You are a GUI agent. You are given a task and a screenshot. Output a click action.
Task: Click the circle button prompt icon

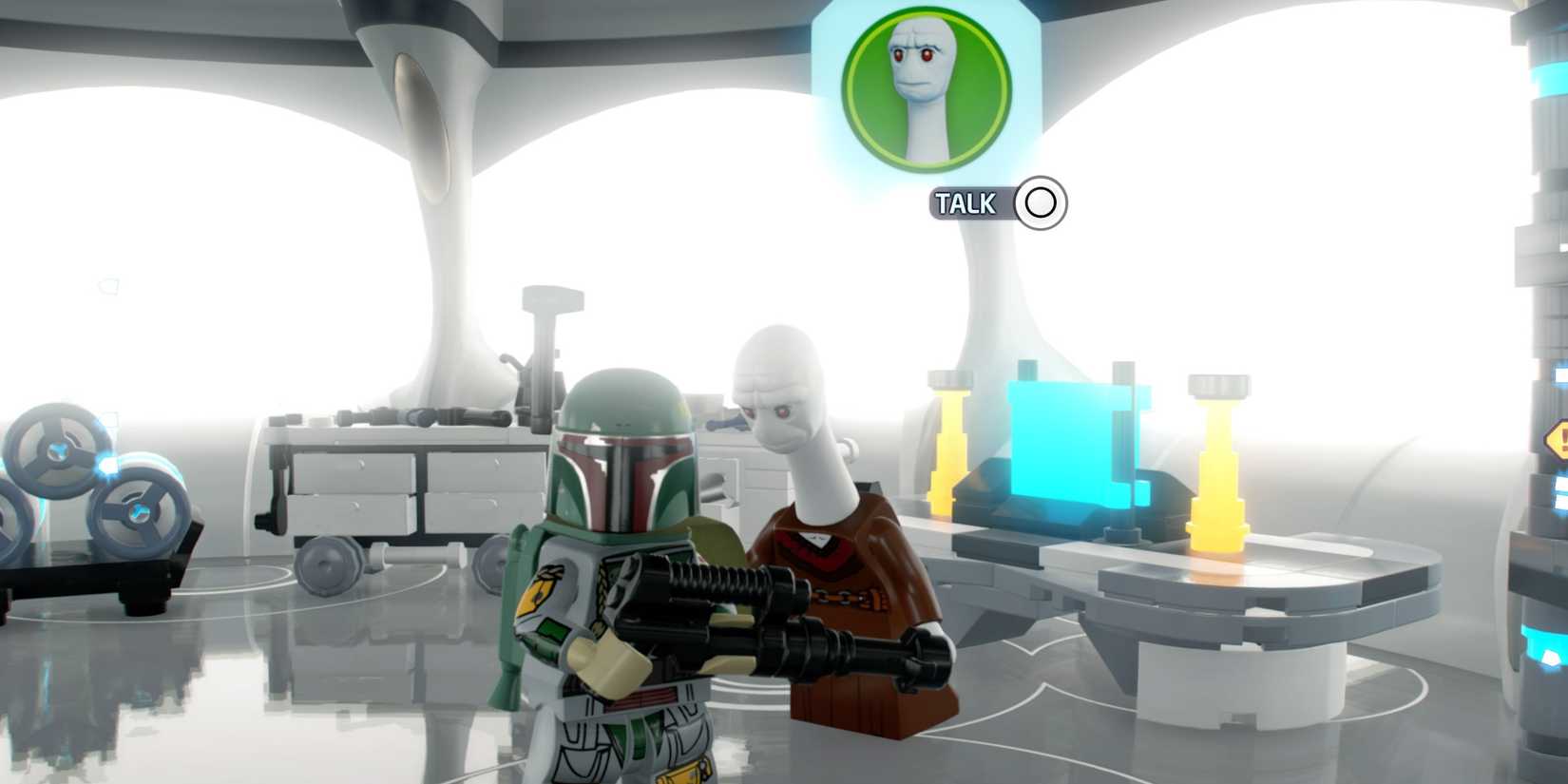click(x=1040, y=202)
